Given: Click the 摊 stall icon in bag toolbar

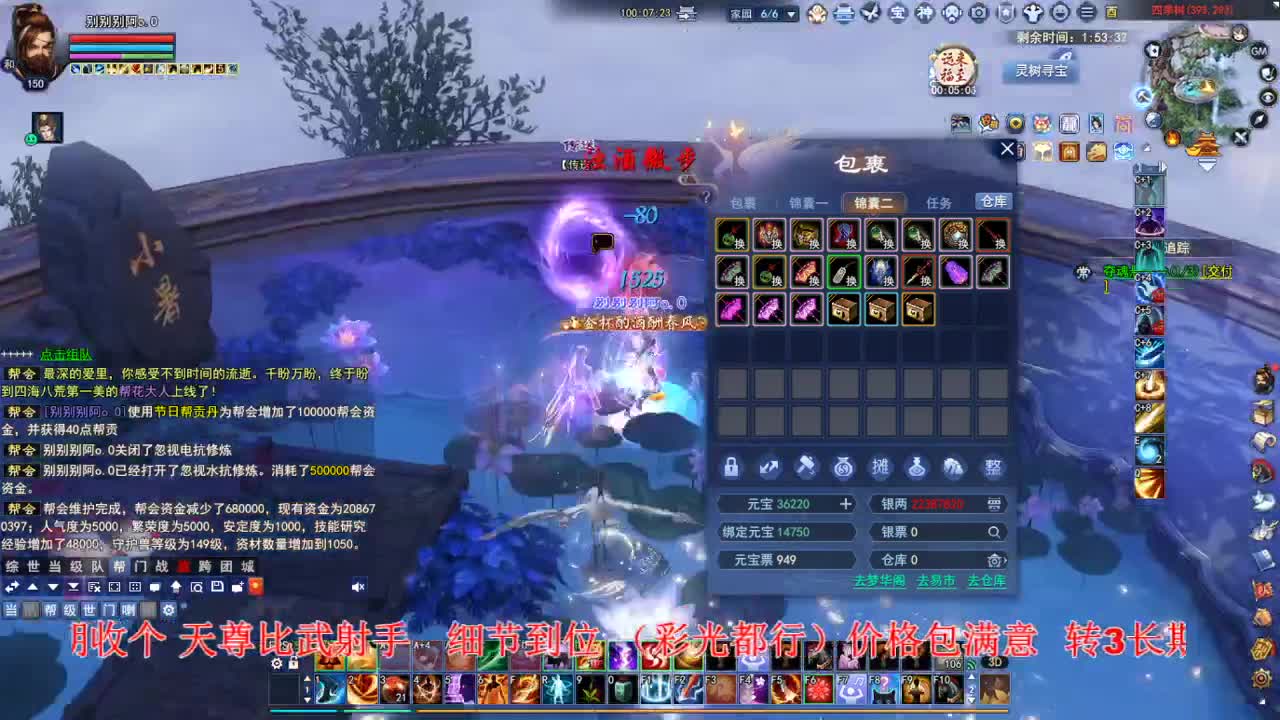Looking at the screenshot, I should (881, 468).
